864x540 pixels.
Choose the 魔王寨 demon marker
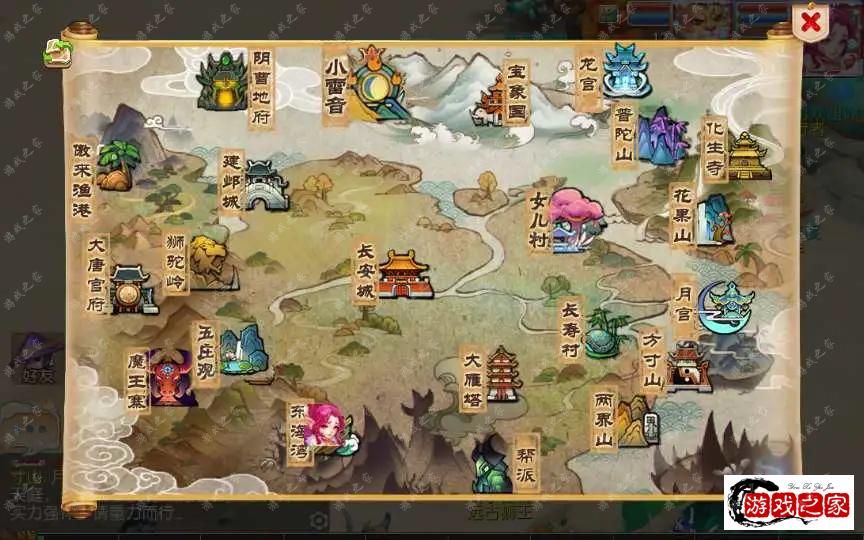(x=171, y=378)
